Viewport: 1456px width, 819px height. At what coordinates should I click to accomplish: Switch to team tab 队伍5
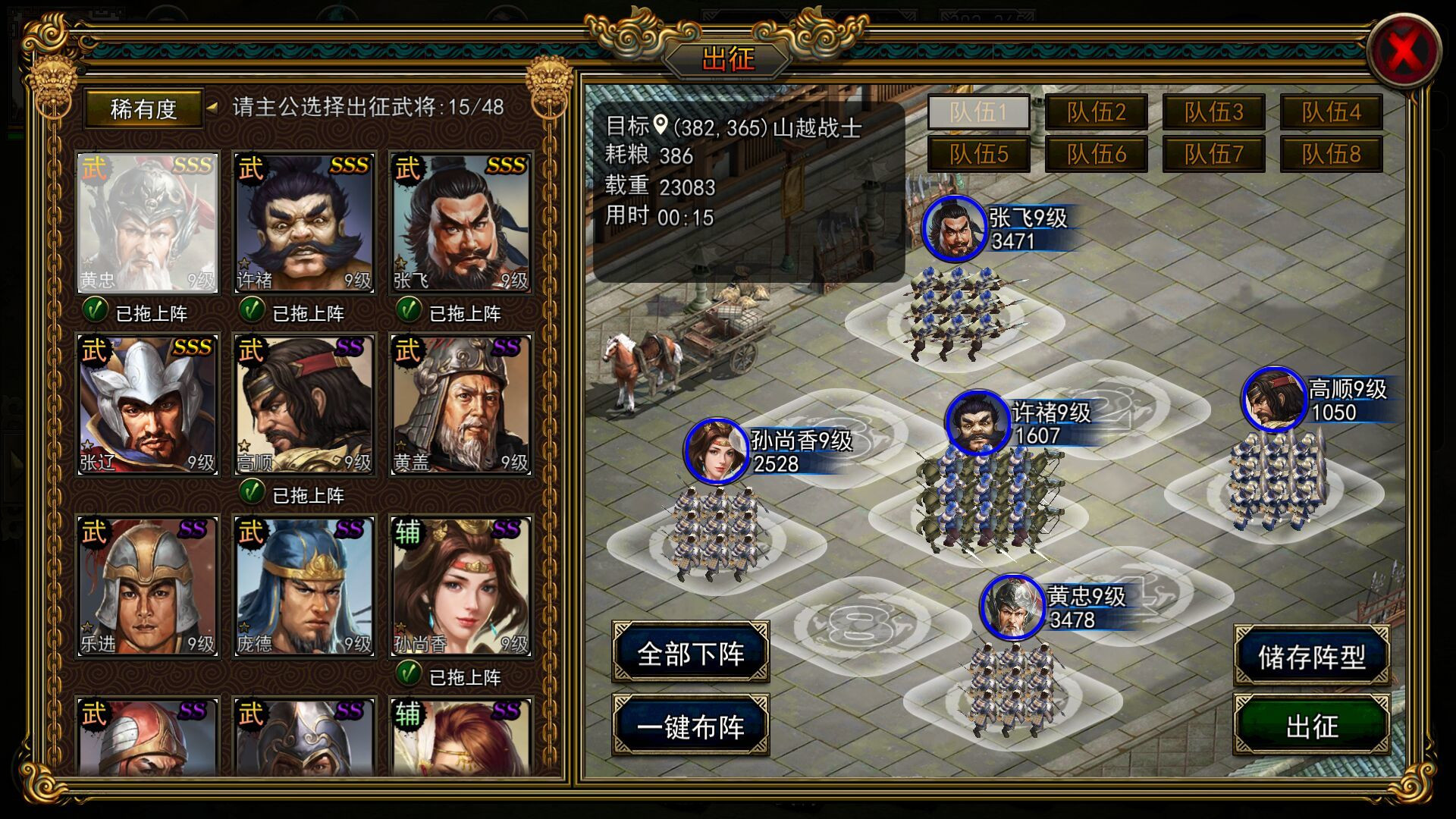[x=981, y=152]
